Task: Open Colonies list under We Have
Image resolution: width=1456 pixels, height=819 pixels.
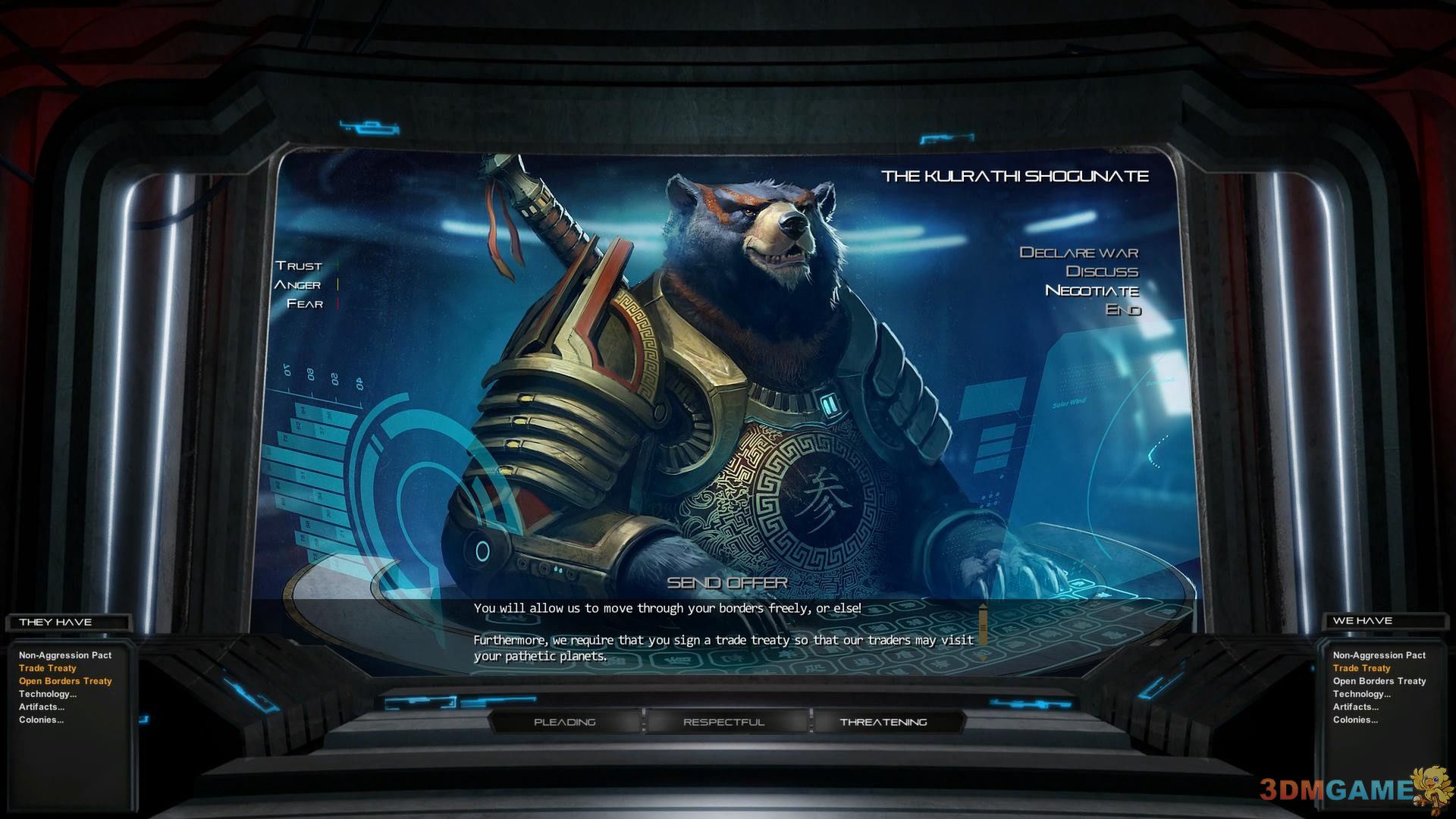Action: [1355, 720]
